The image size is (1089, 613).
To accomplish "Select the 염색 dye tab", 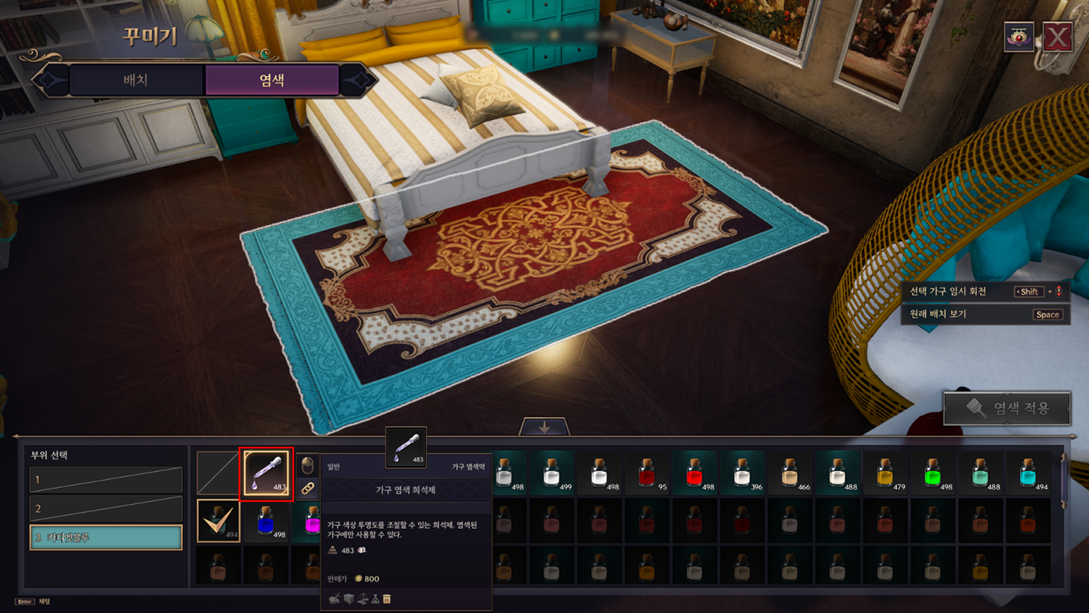I will tap(271, 80).
